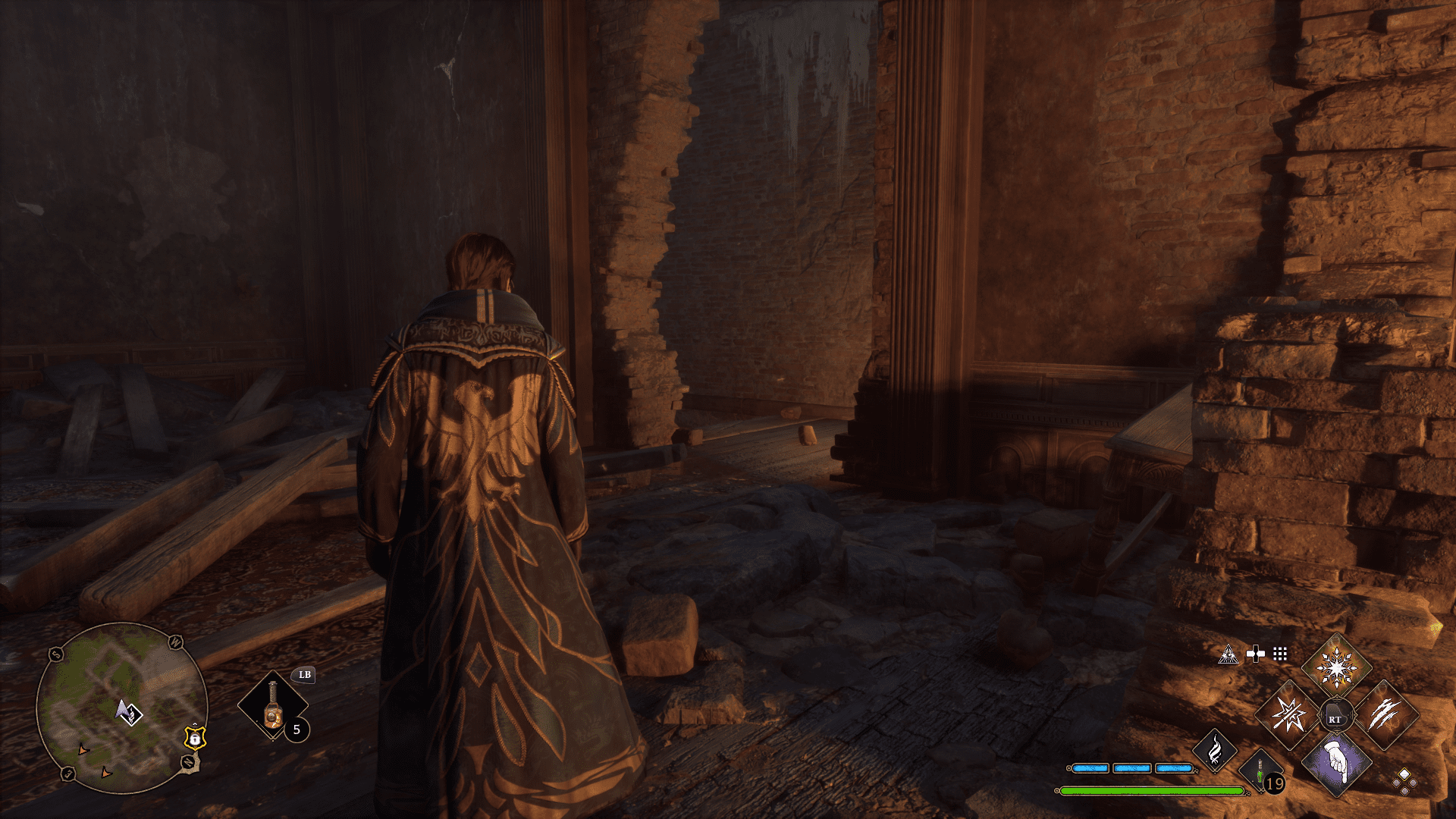Image resolution: width=1456 pixels, height=819 pixels.
Task: Activate the starburst wand spell slot
Action: 1288,714
